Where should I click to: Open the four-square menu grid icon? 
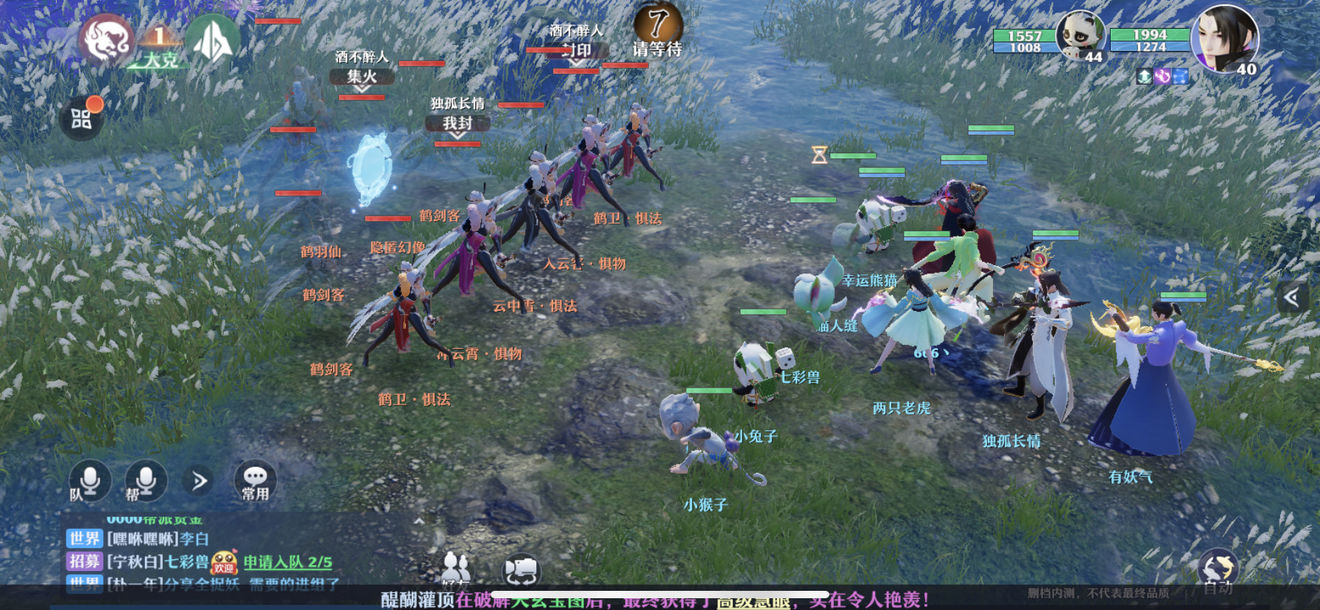(82, 120)
